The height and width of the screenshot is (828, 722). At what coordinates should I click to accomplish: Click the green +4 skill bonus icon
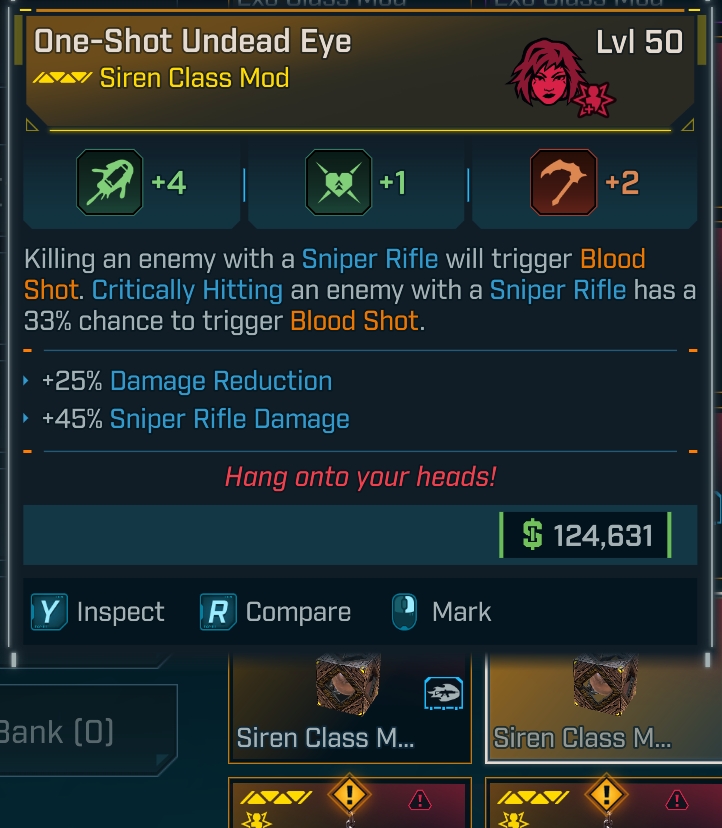[x=109, y=183]
